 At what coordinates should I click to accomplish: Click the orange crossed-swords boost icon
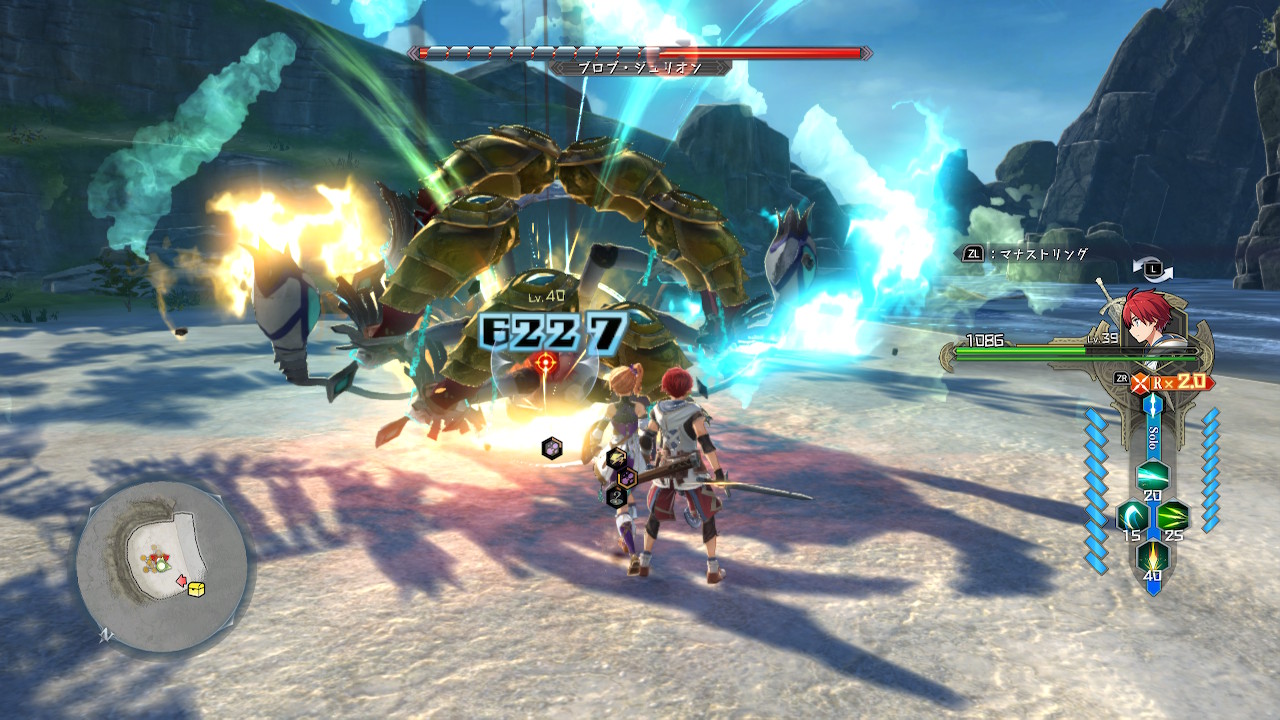(1141, 383)
